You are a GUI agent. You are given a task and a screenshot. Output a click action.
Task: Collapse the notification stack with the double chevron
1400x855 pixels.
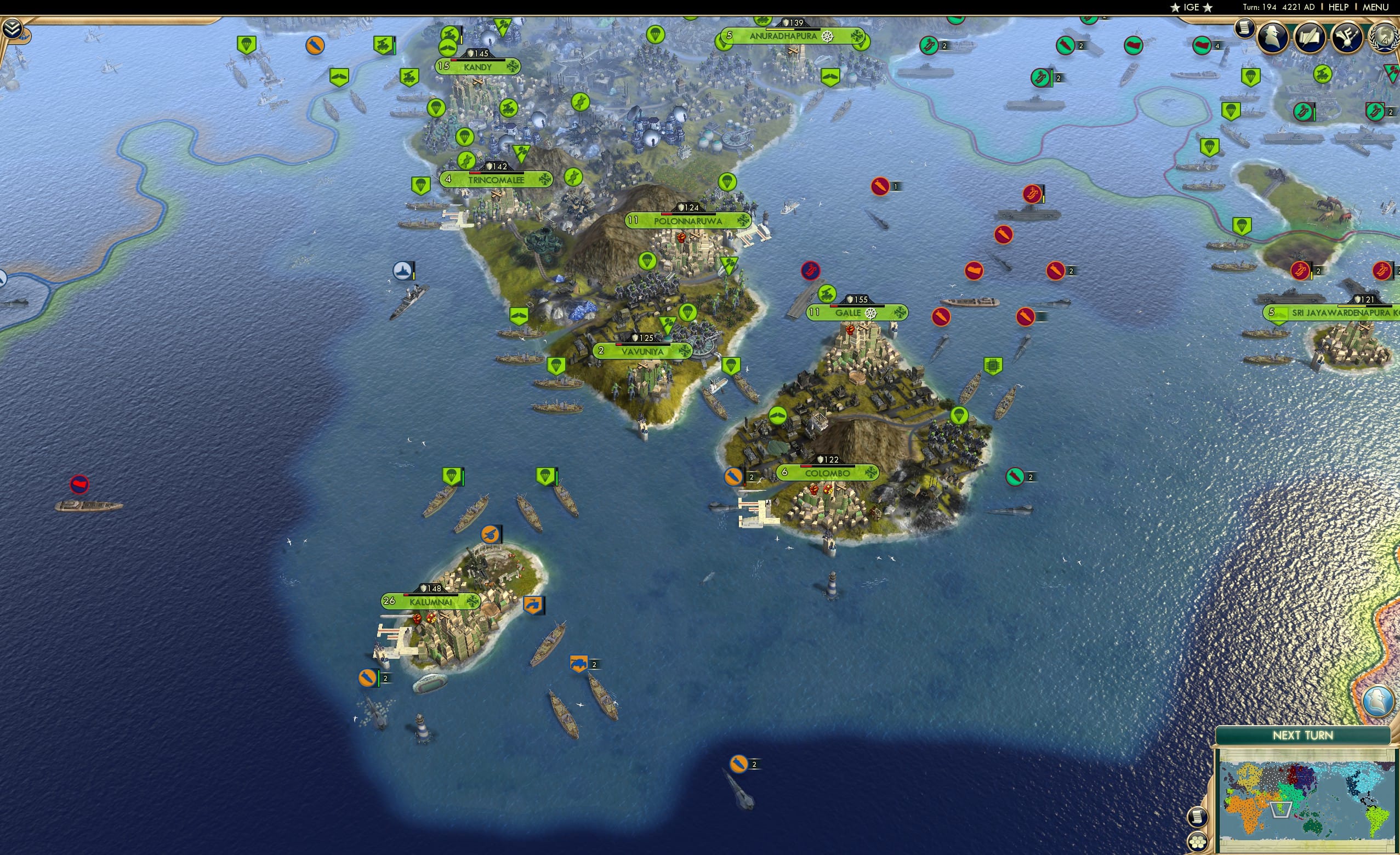pyautogui.click(x=12, y=27)
